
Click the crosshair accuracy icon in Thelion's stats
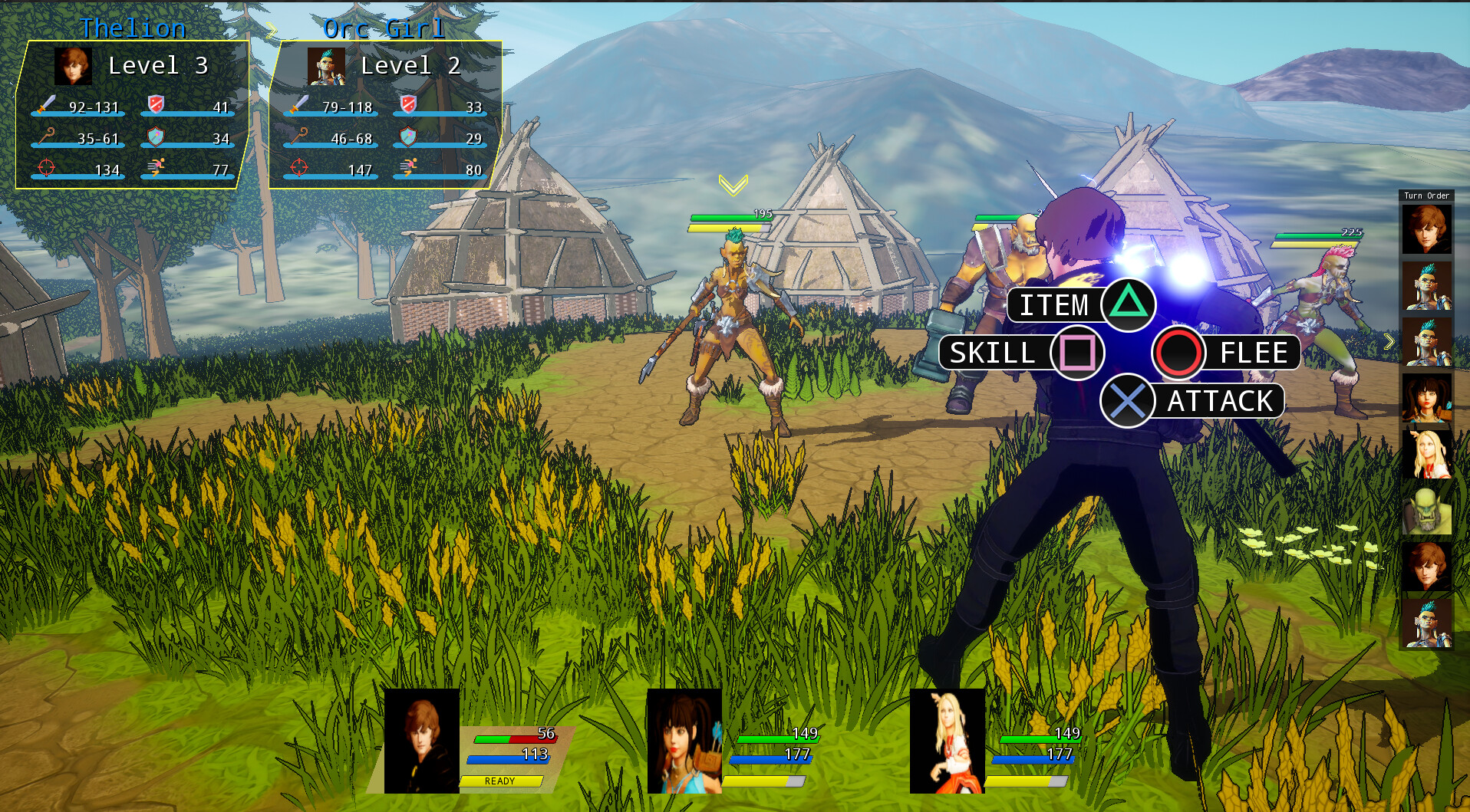pos(44,167)
